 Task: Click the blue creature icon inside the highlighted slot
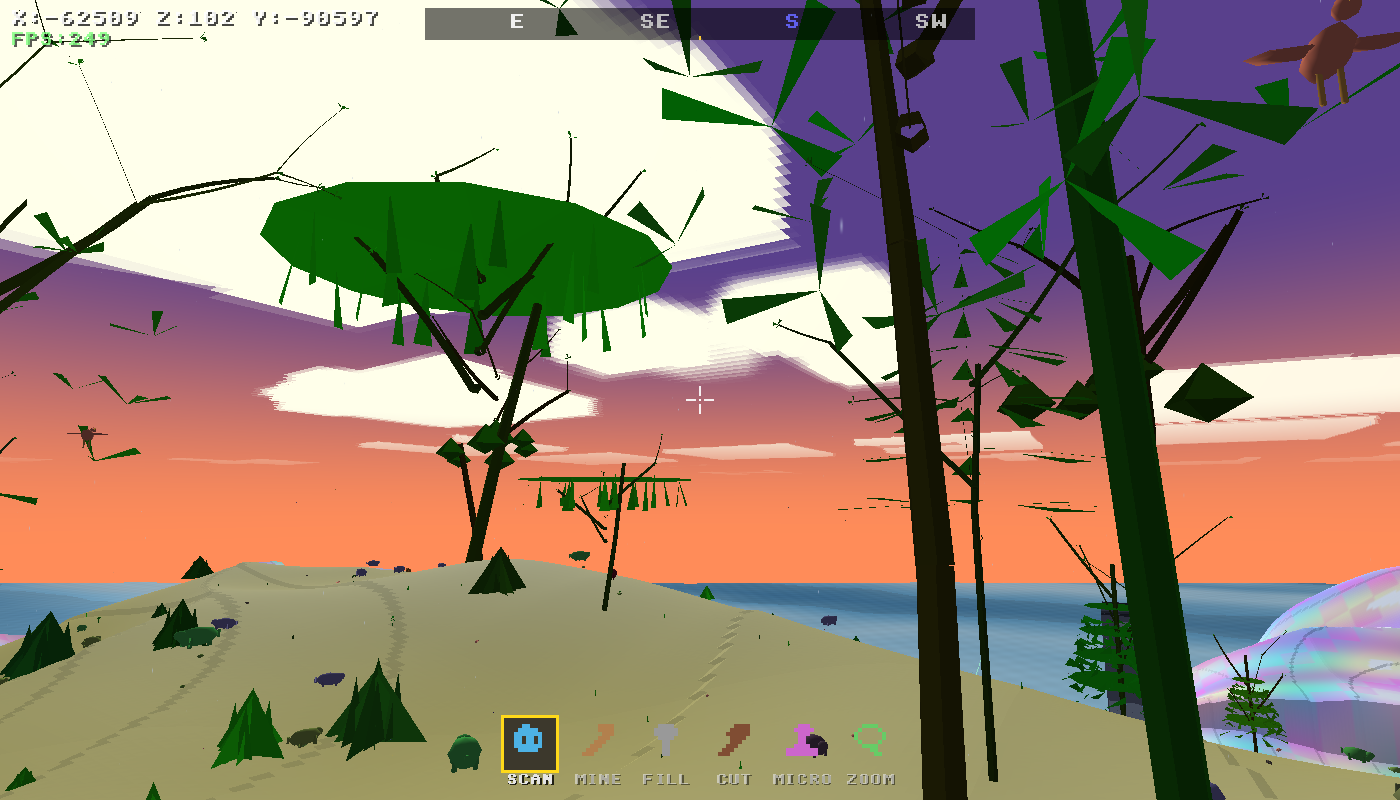pos(527,740)
